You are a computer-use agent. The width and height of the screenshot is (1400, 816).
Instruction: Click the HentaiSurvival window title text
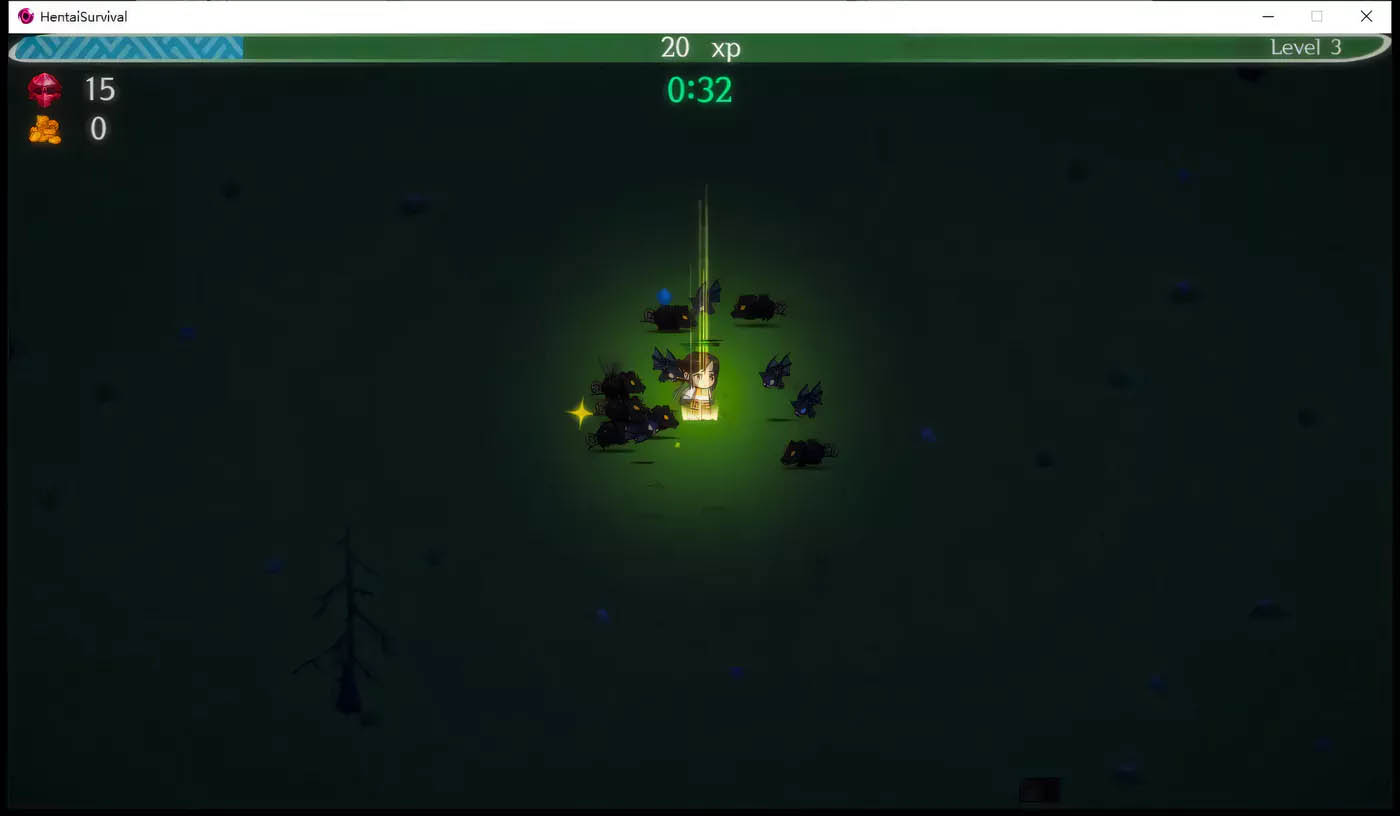83,16
